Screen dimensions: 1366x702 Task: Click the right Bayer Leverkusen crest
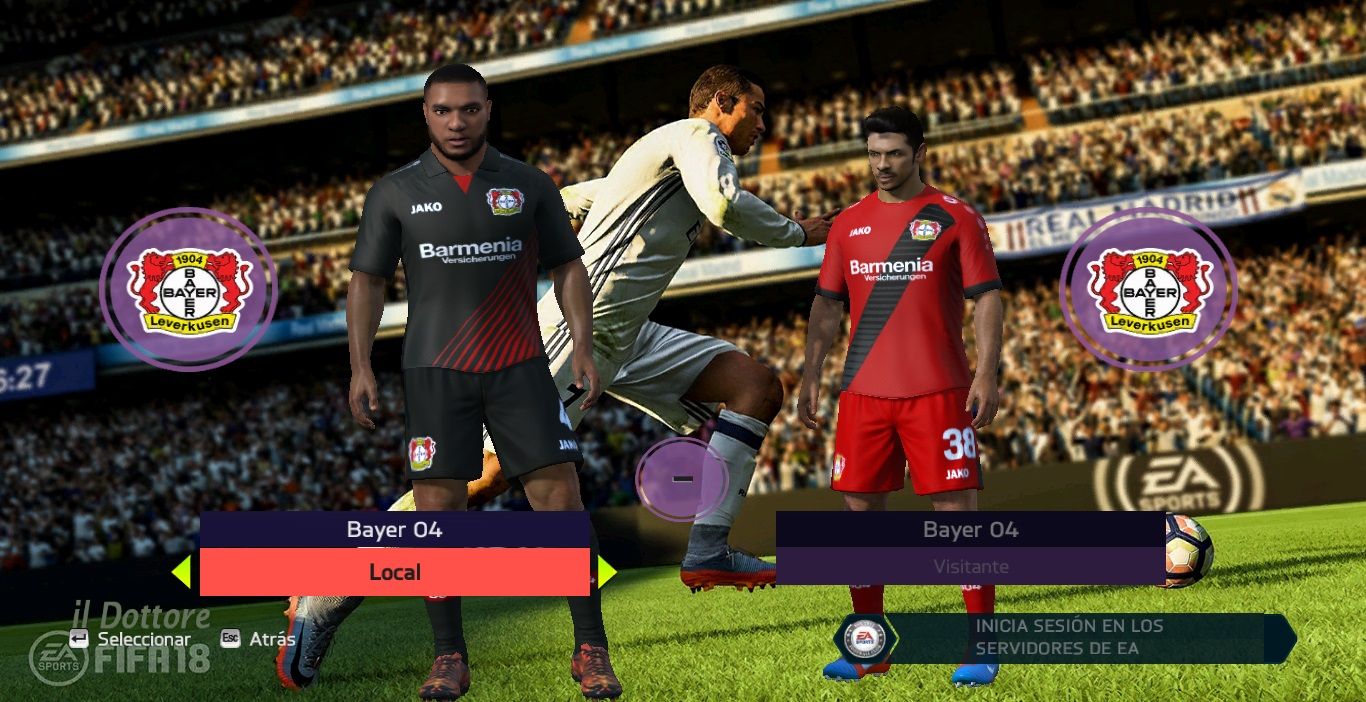[1148, 290]
